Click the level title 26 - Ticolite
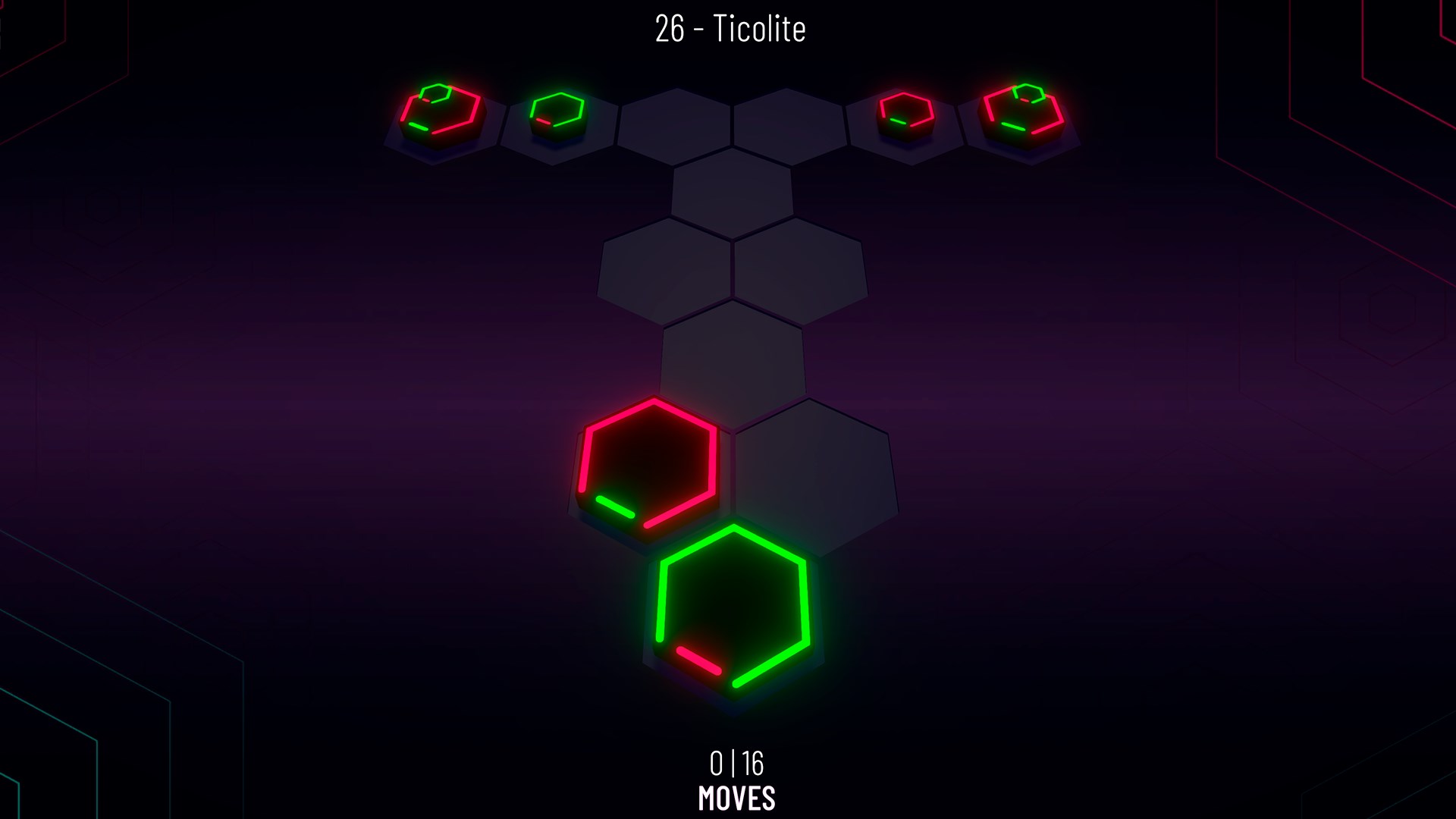Viewport: 1456px width, 819px height. [x=728, y=29]
